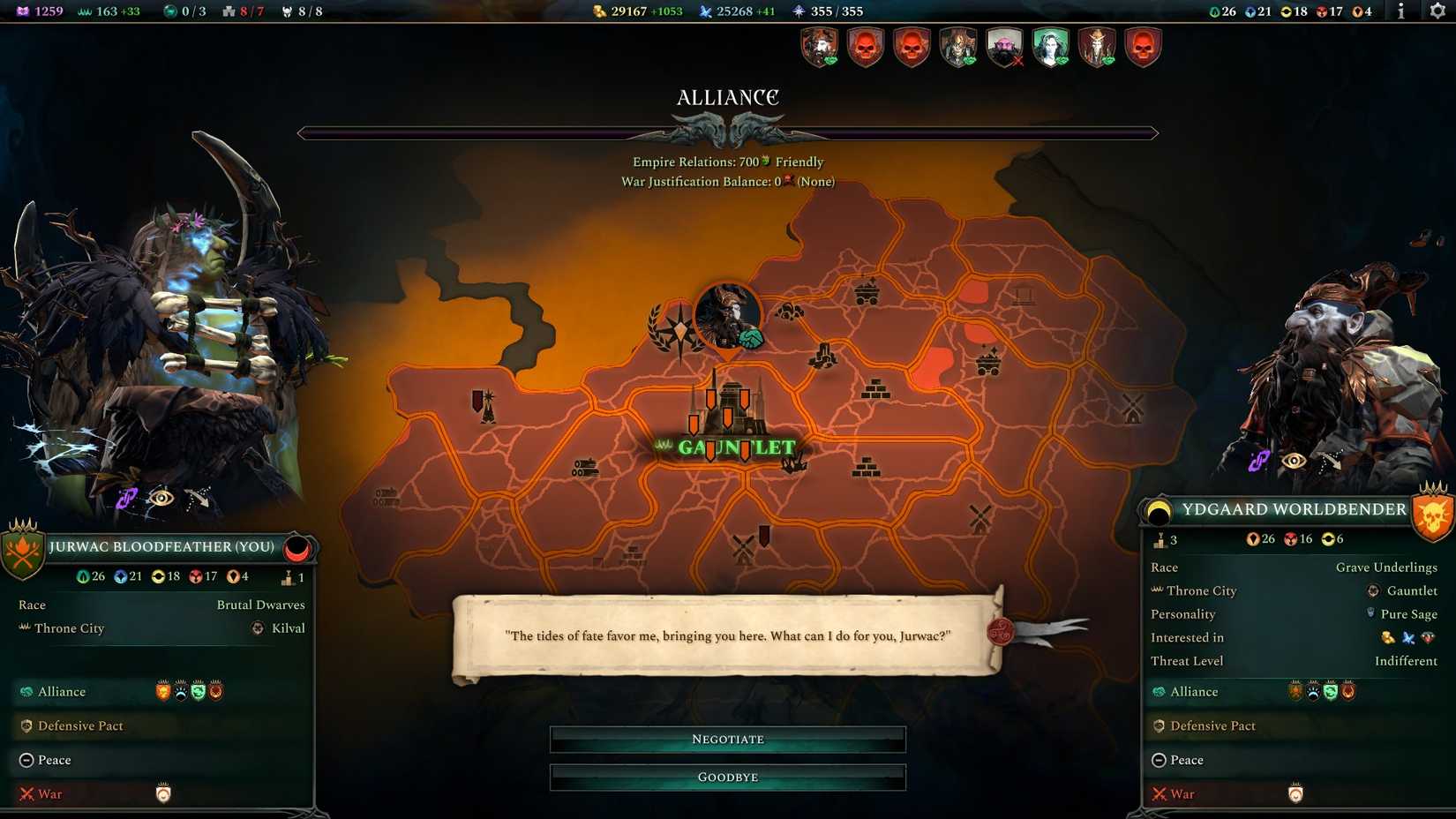Screen dimensions: 1456x819
Task: Select the Alliance treaty row on Jurwac's panel
Action: [62, 692]
